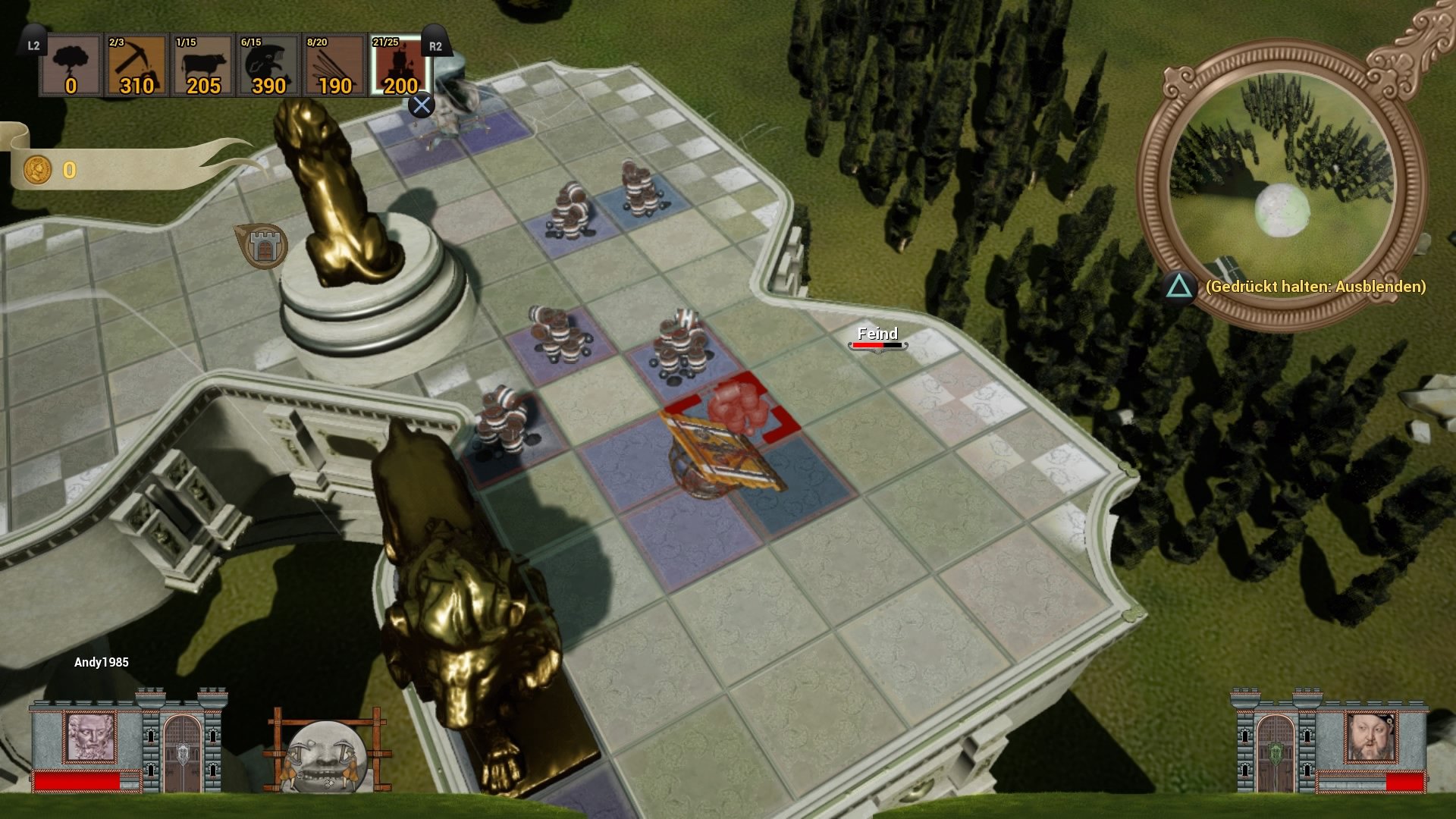Click the boulder under construction icon
1456x819 pixels.
coord(326,753)
